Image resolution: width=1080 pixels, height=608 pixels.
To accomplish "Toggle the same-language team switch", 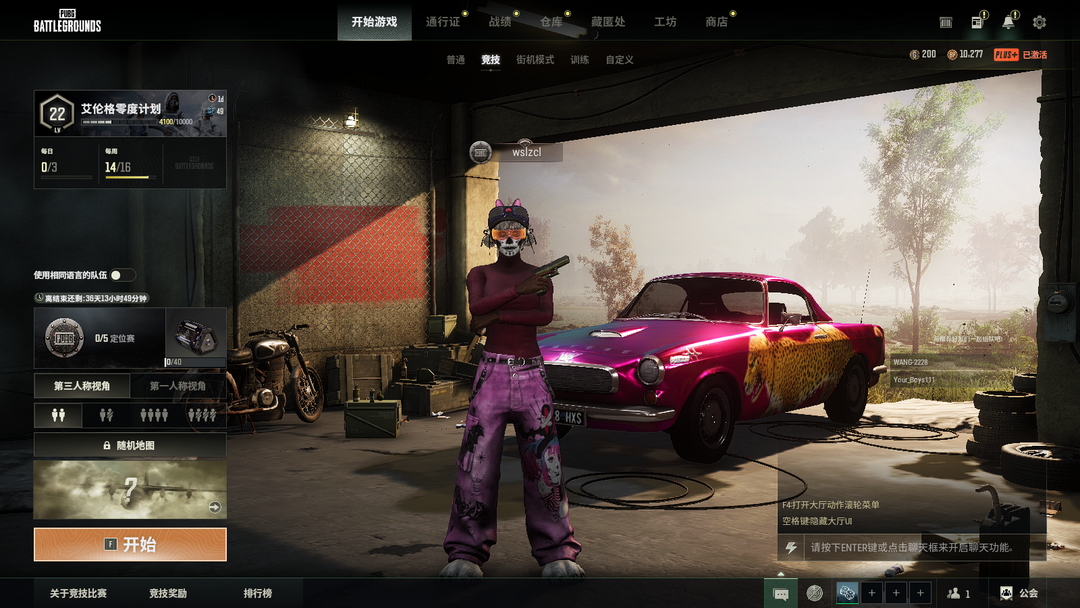I will 122,275.
